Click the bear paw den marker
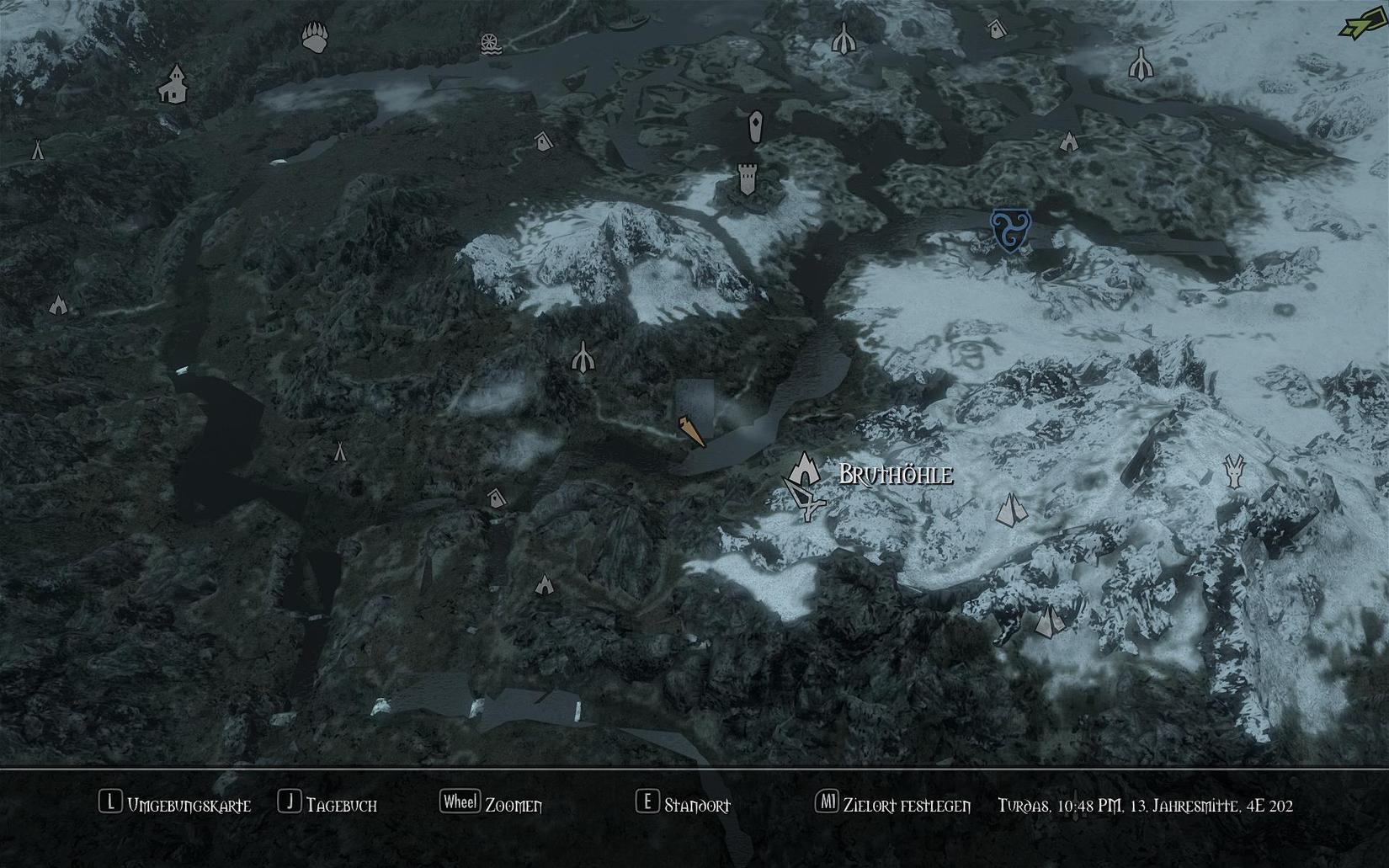The width and height of the screenshot is (1389, 868). [315, 38]
